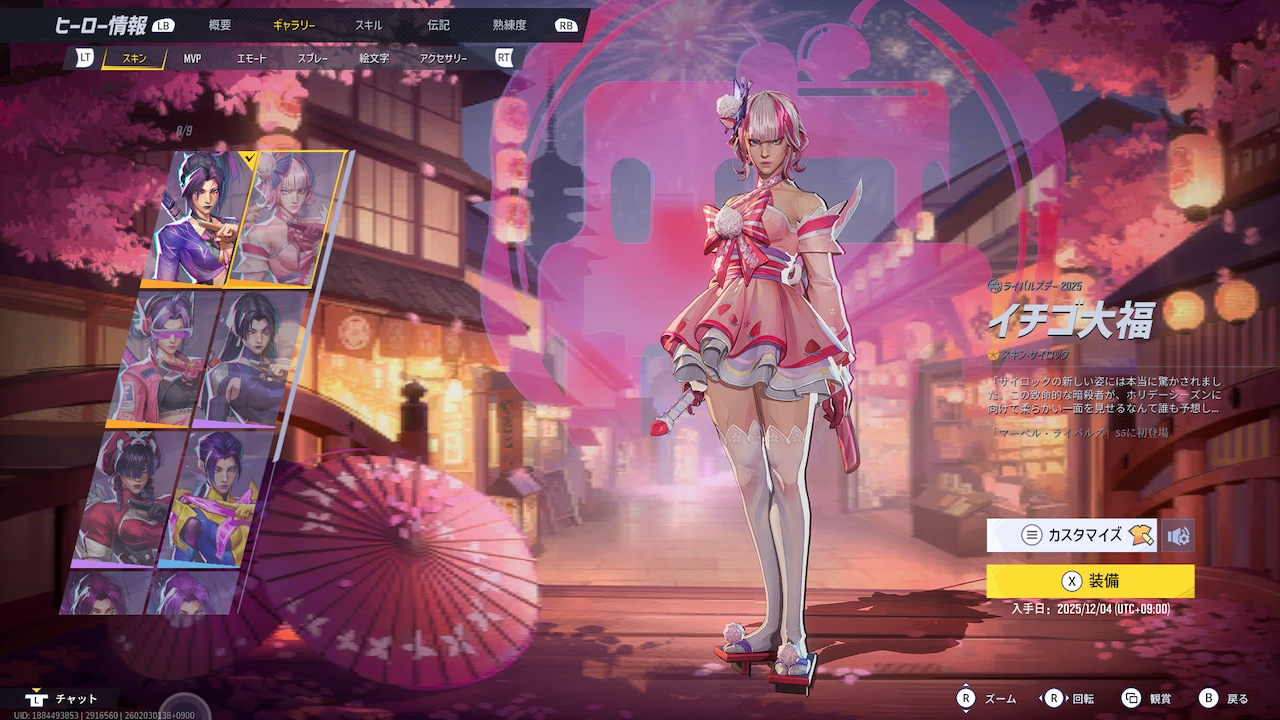Screen dimensions: 1280x720
Task: Switch to the ギャラリー gallery tab
Action: (x=294, y=25)
